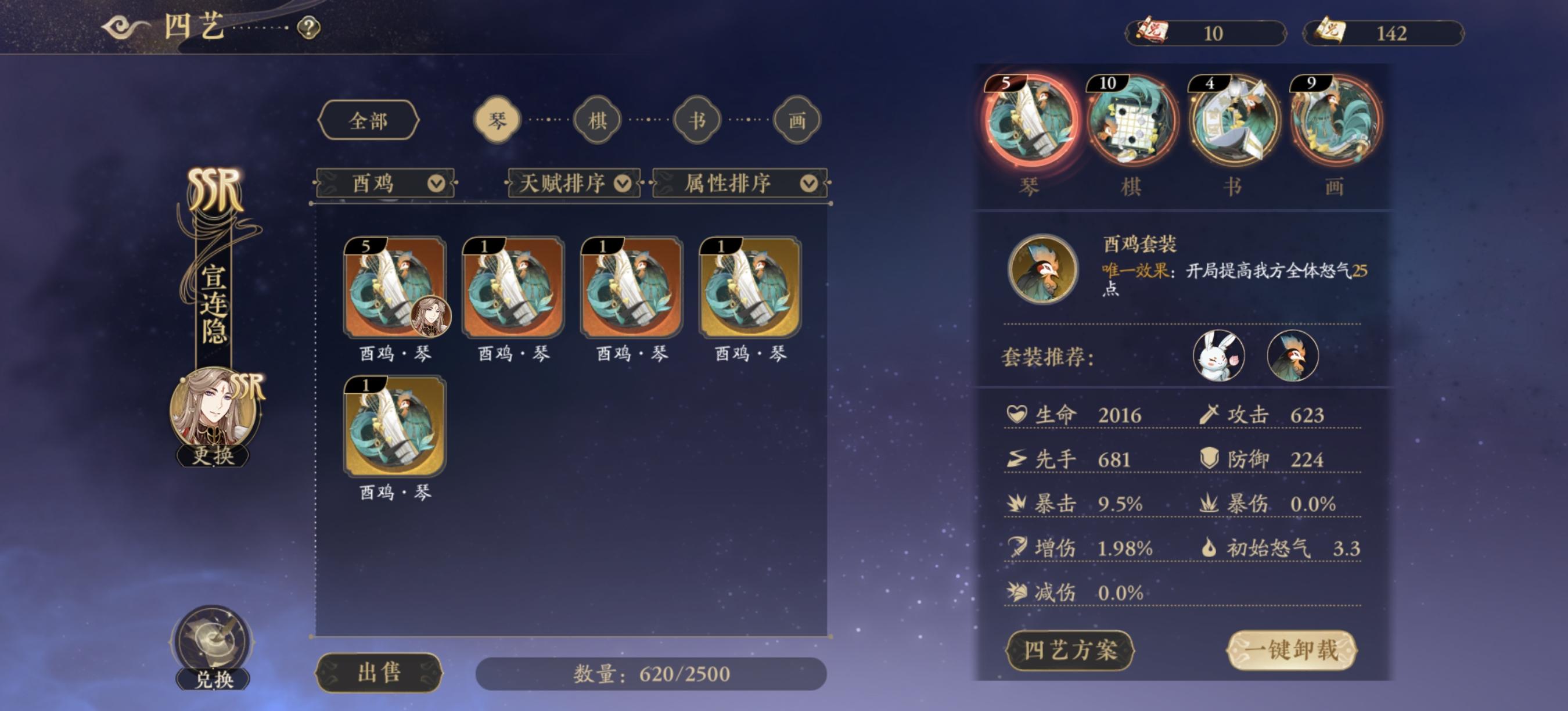Select the 棋 category filter
This screenshot has width=1568, height=711.
point(597,120)
